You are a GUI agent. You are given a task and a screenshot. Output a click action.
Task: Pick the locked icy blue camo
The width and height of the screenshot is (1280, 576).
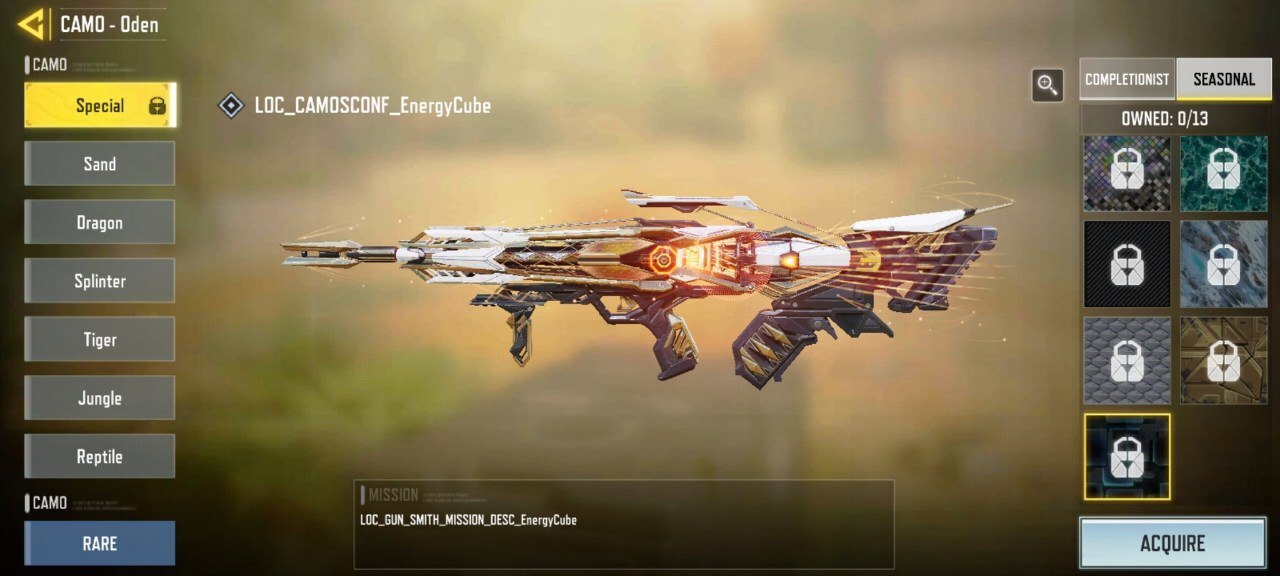pyautogui.click(x=1224, y=264)
